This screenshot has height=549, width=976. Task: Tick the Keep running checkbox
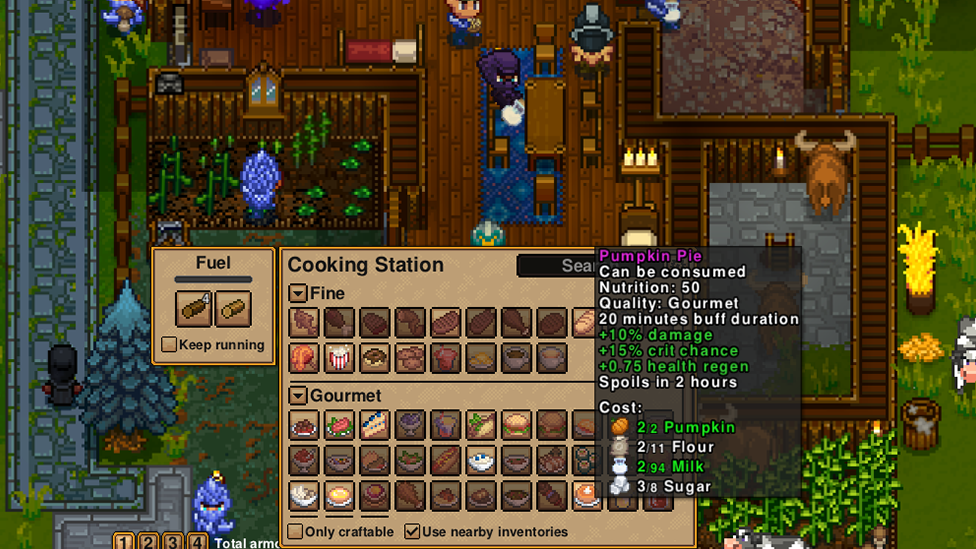[169, 345]
